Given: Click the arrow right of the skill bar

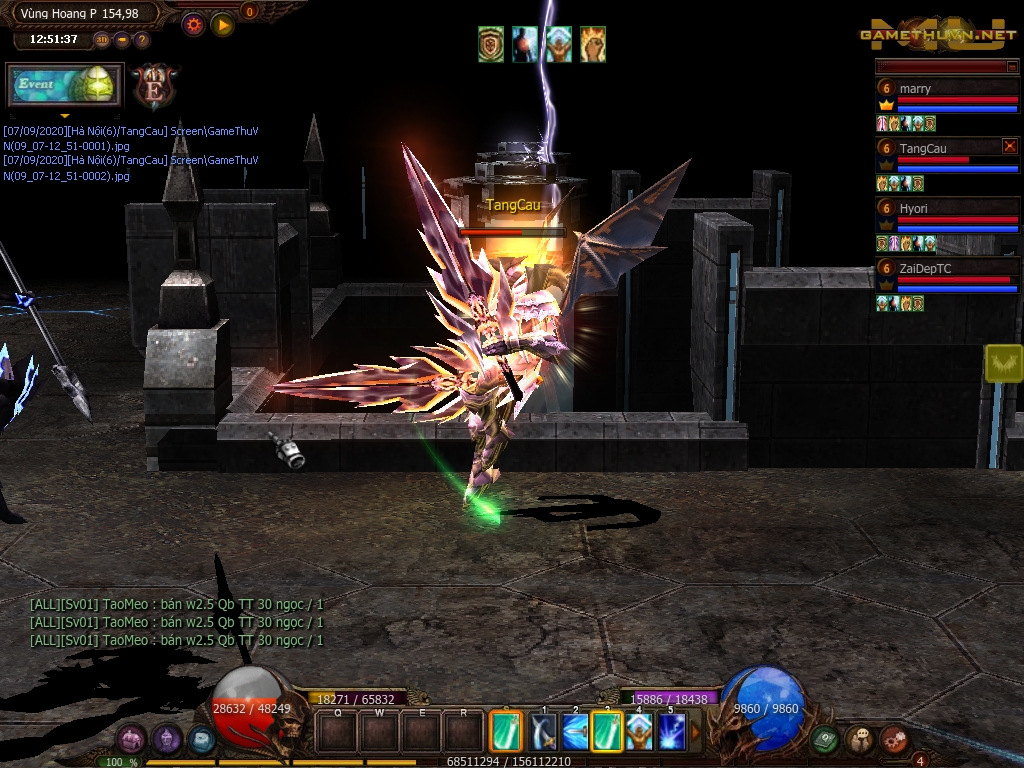Looking at the screenshot, I should click(x=696, y=732).
